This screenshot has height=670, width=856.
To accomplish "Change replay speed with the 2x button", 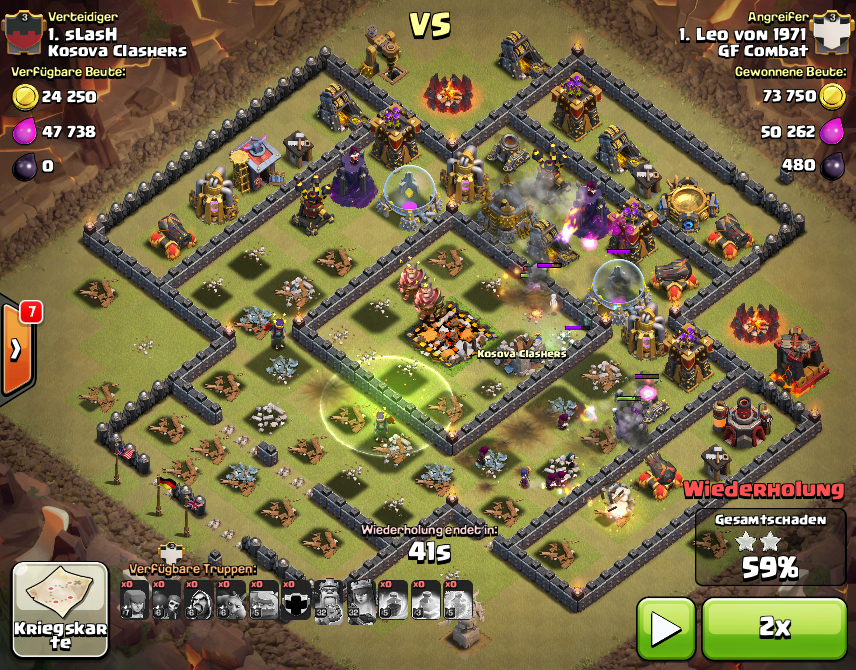I will coord(773,628).
